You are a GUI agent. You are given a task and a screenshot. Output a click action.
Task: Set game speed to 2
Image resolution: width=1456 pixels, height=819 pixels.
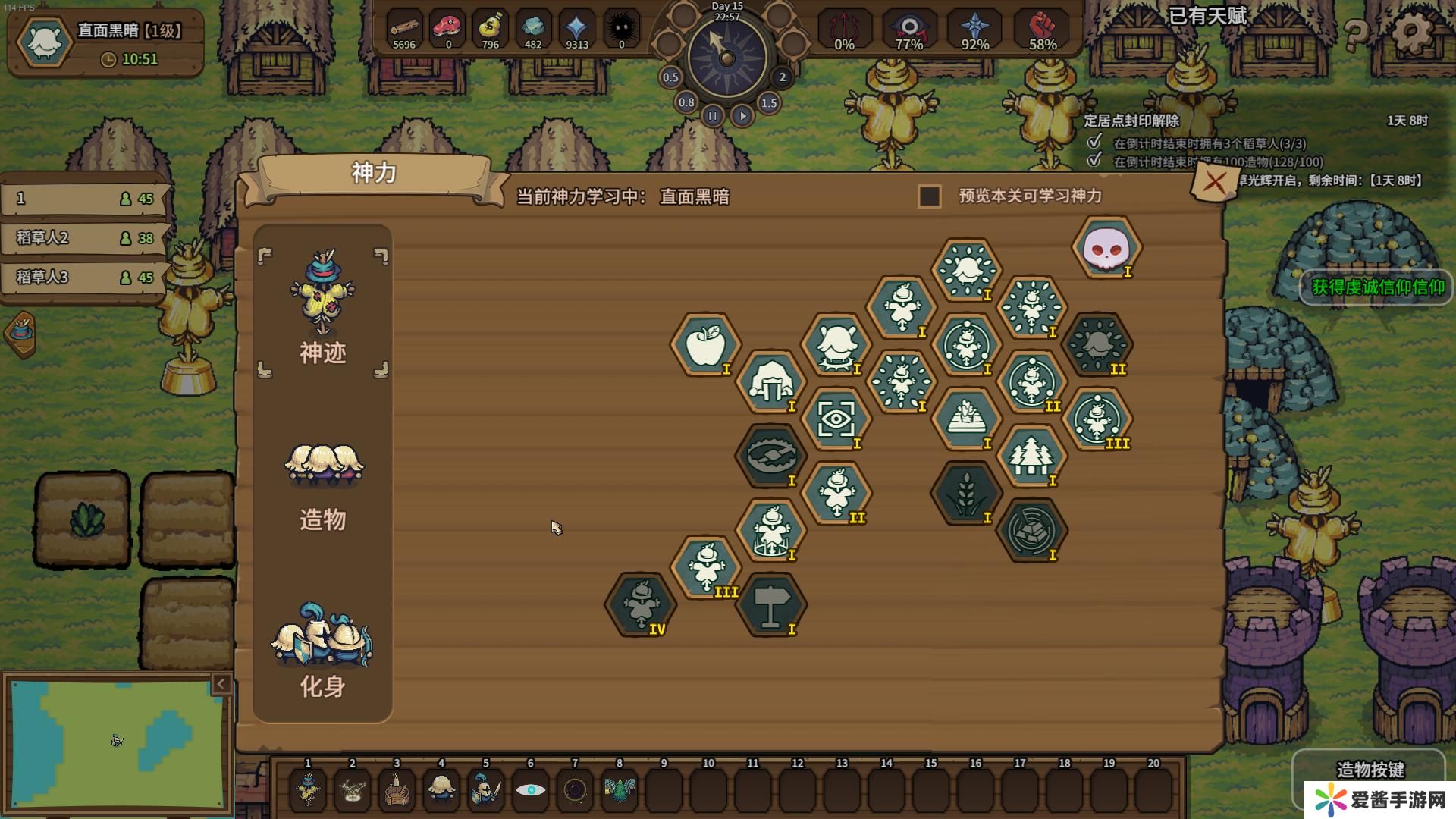tap(783, 77)
